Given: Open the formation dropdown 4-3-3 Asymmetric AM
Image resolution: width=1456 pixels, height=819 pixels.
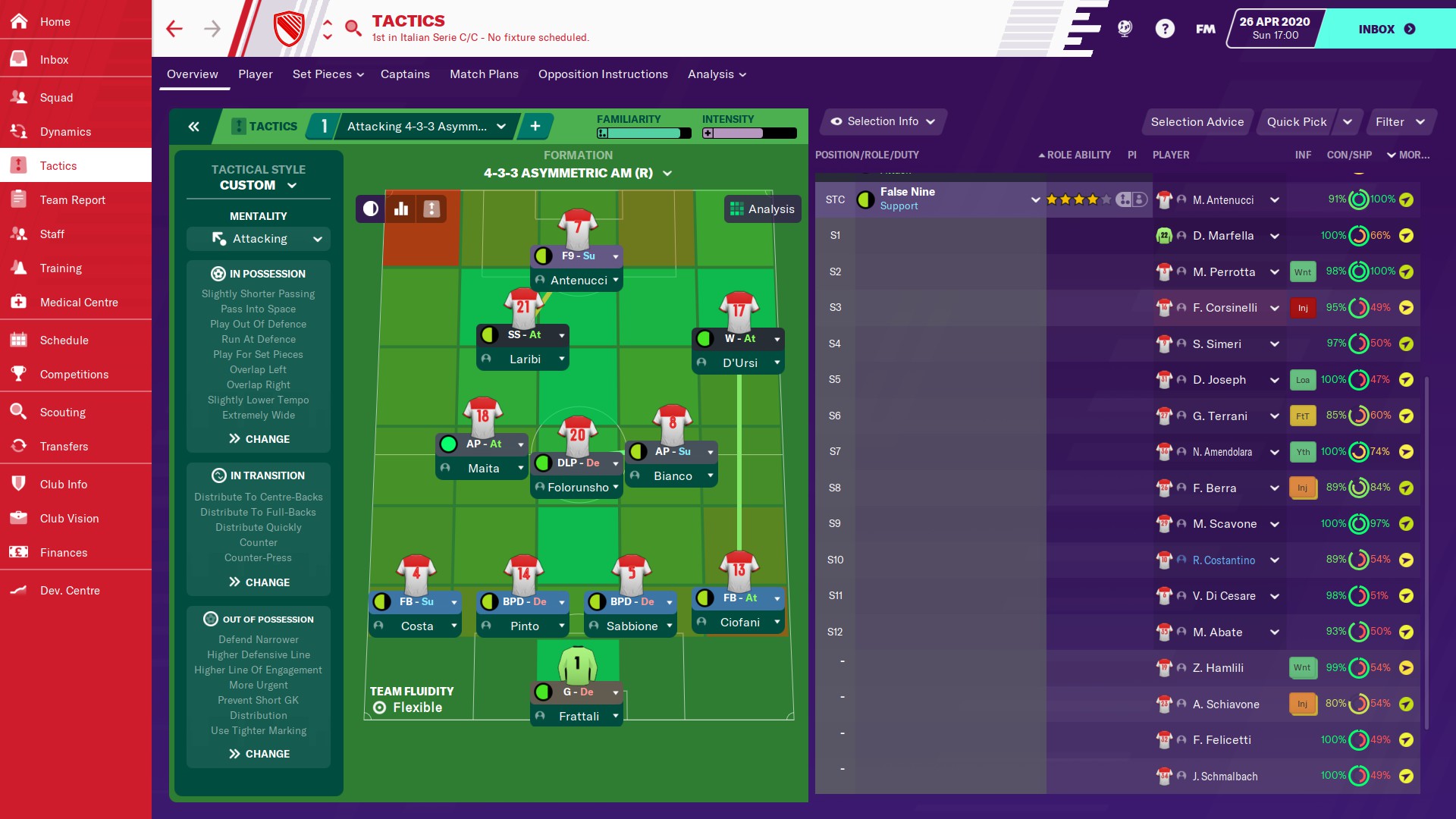Looking at the screenshot, I should tap(578, 174).
